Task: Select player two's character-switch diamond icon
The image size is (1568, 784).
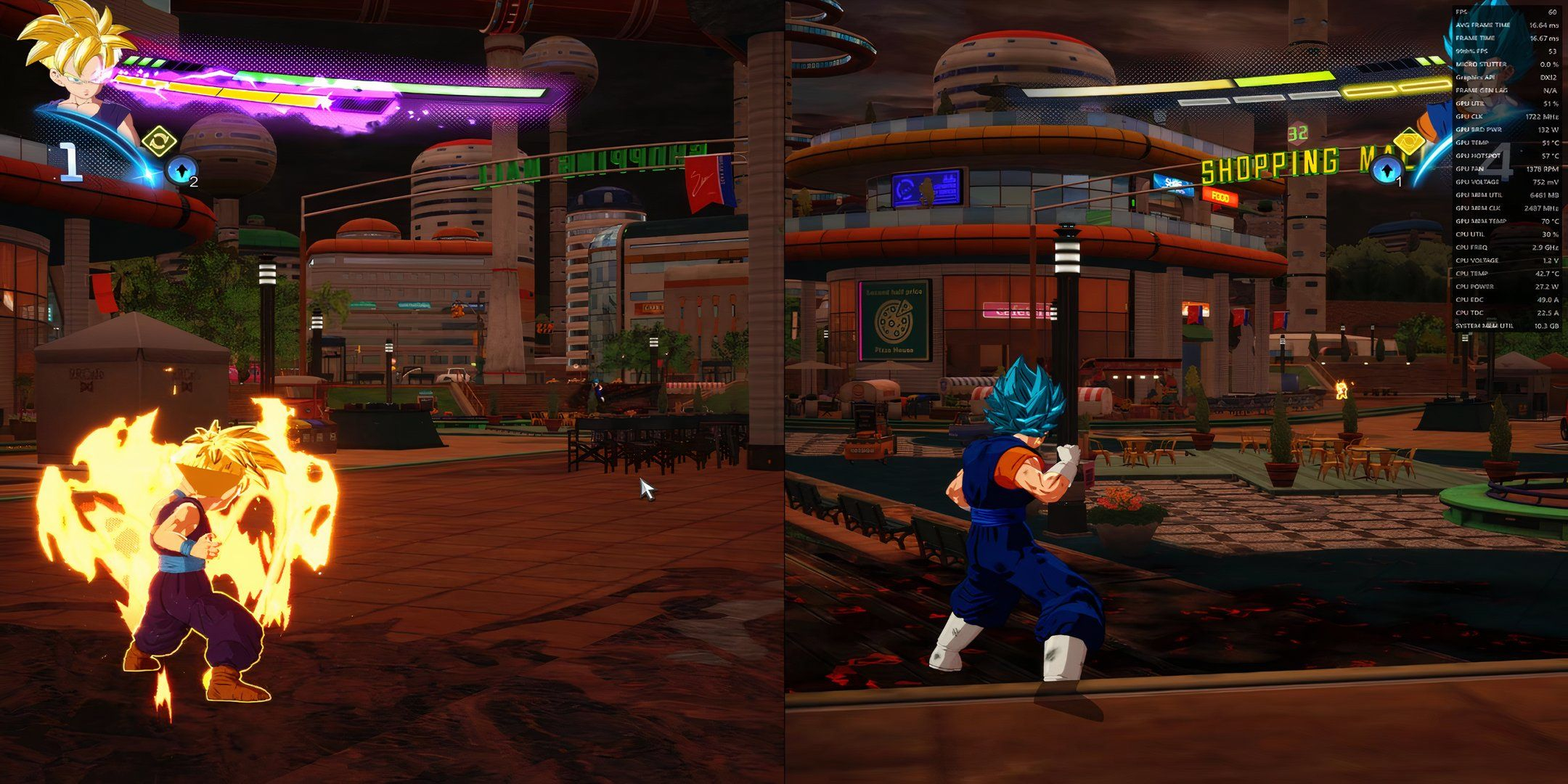Action: click(x=1409, y=143)
